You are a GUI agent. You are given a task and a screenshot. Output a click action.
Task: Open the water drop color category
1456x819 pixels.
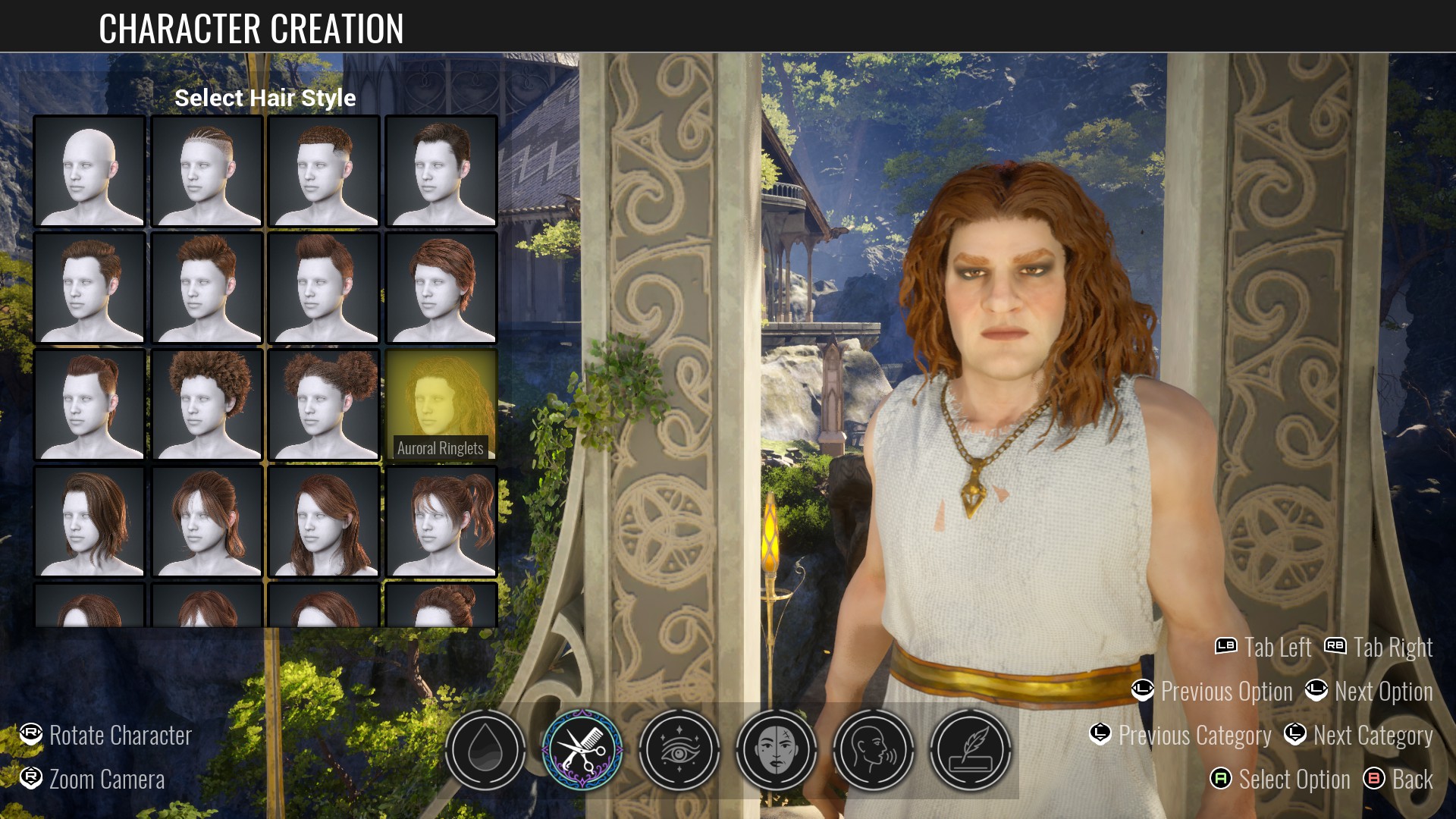click(485, 750)
